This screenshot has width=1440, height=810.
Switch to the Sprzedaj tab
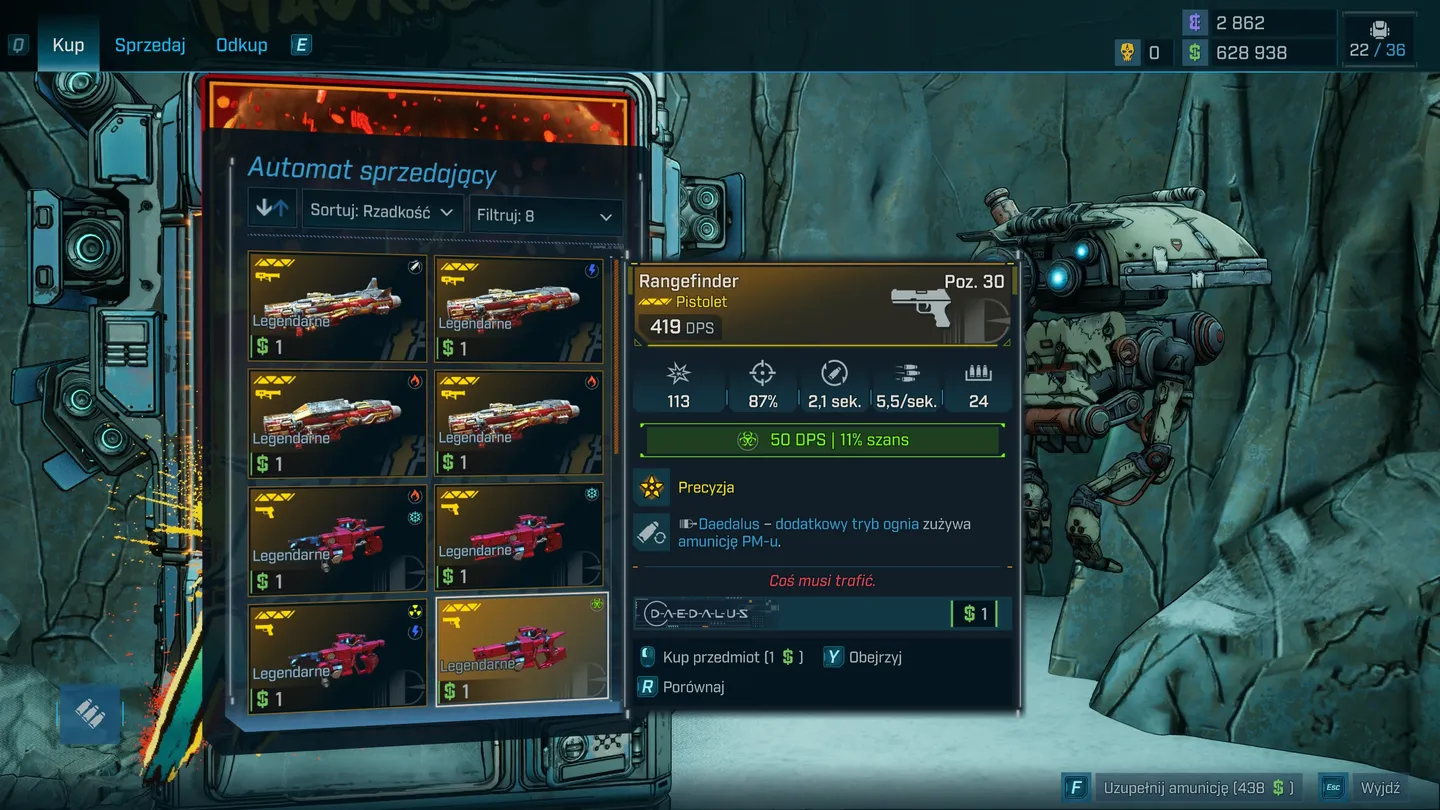point(150,46)
